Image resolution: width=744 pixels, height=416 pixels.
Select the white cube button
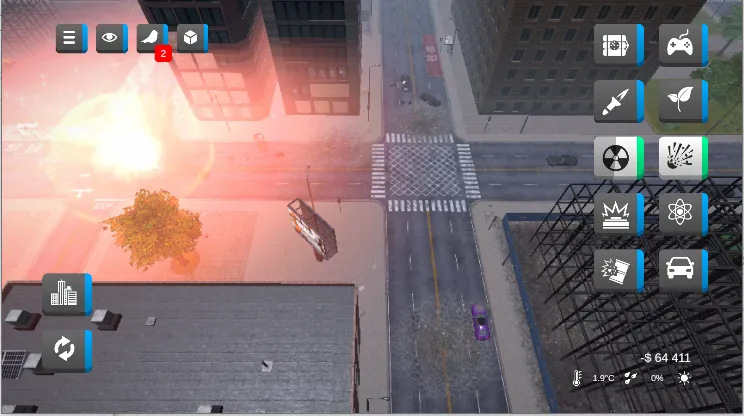pyautogui.click(x=190, y=39)
